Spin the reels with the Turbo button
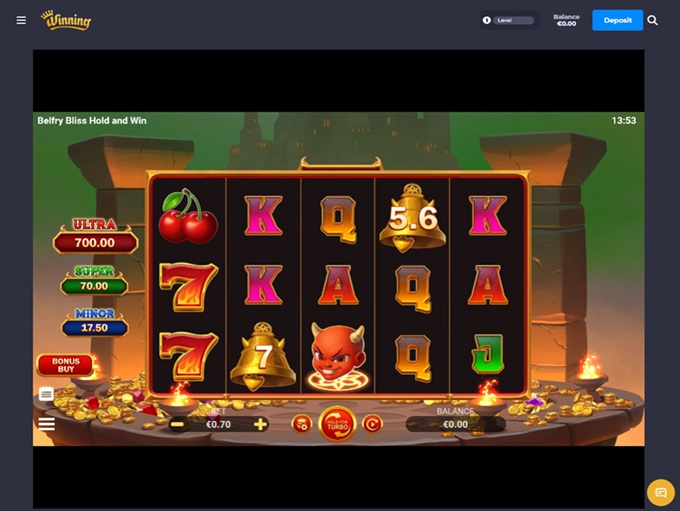 337,424
